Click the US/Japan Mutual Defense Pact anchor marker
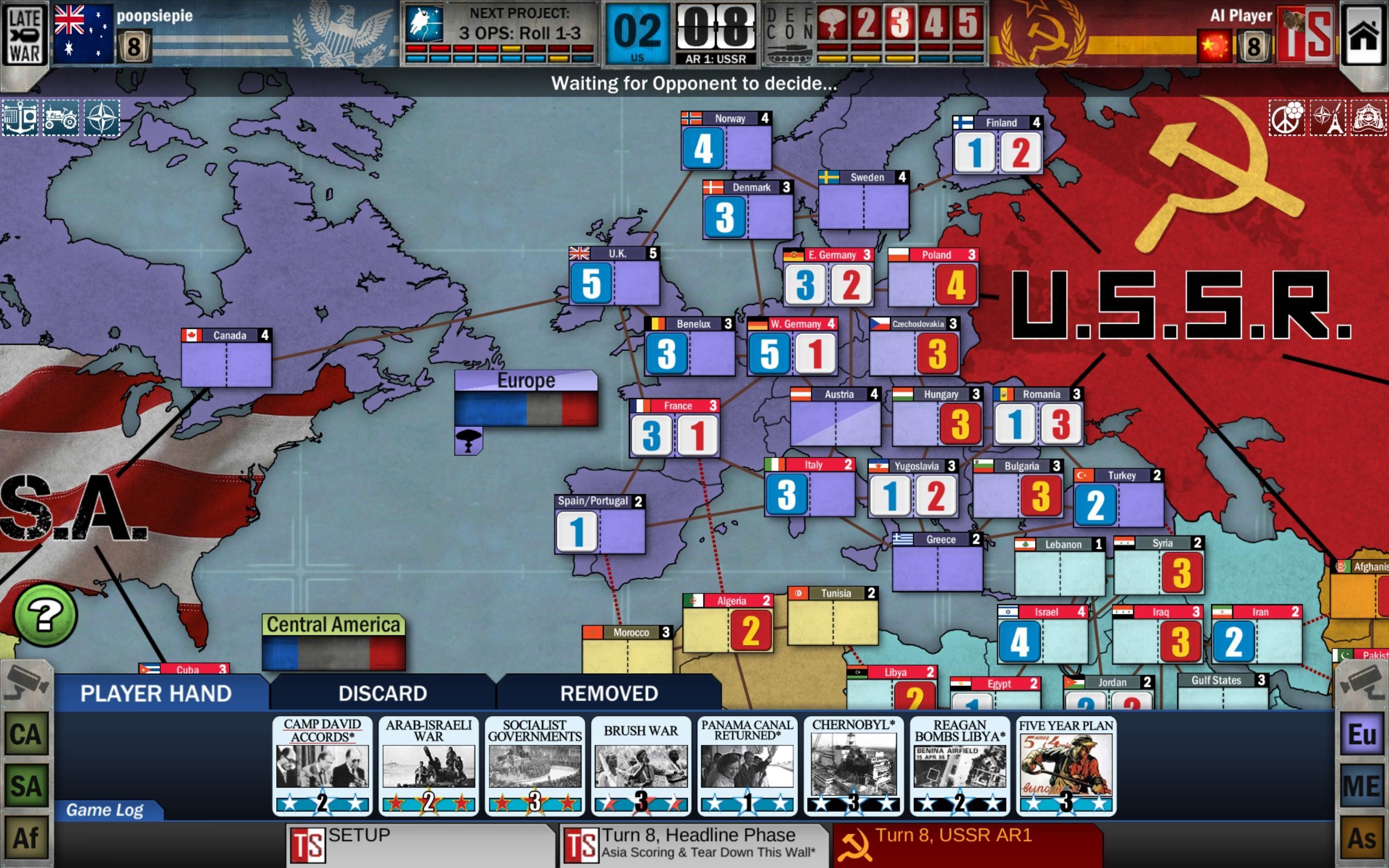1389x868 pixels. [x=21, y=119]
